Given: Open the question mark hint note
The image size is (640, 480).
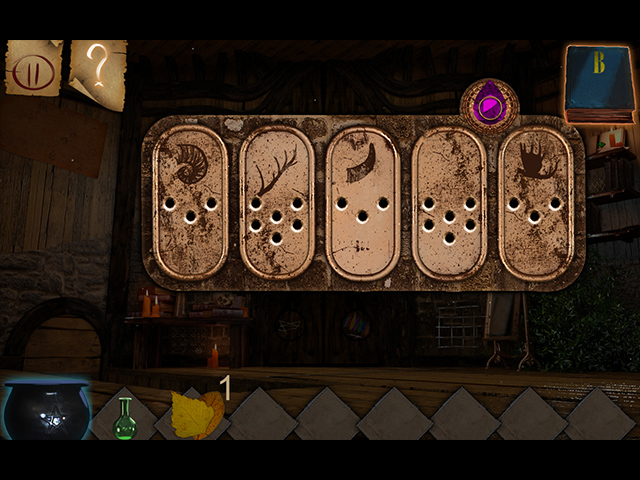Looking at the screenshot, I should [98, 73].
